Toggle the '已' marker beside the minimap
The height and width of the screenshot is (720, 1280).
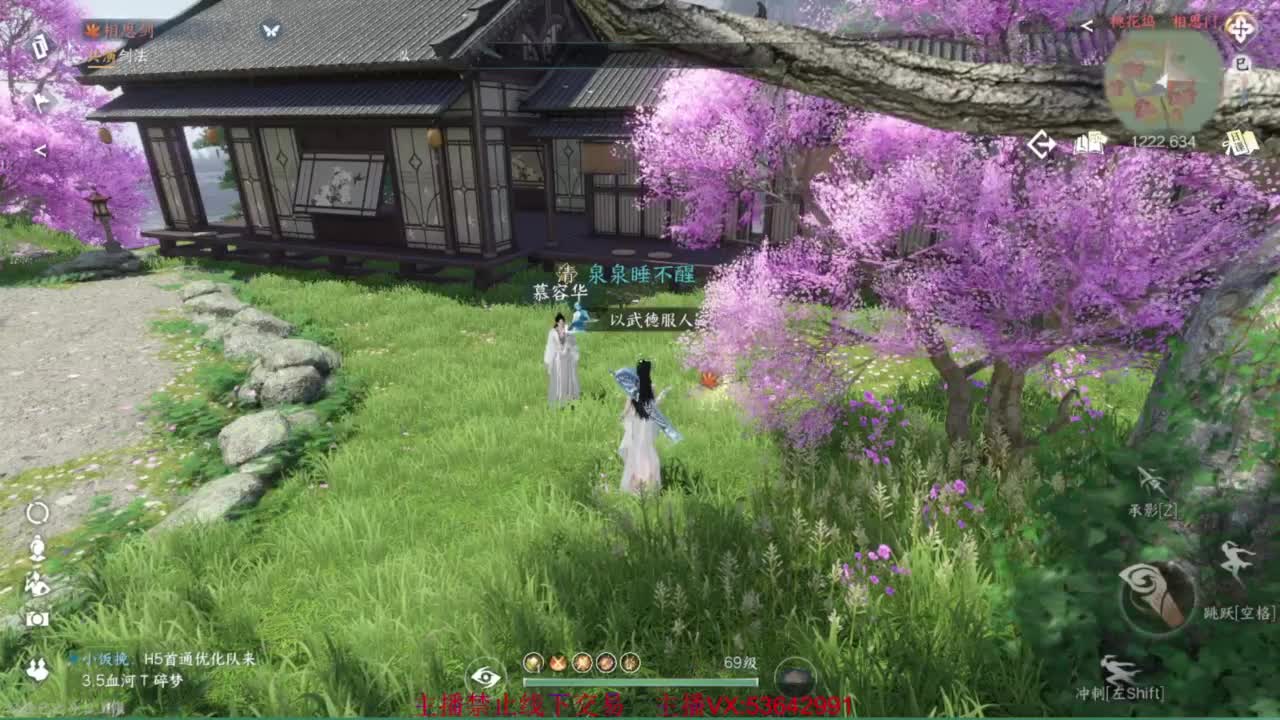coord(1243,62)
